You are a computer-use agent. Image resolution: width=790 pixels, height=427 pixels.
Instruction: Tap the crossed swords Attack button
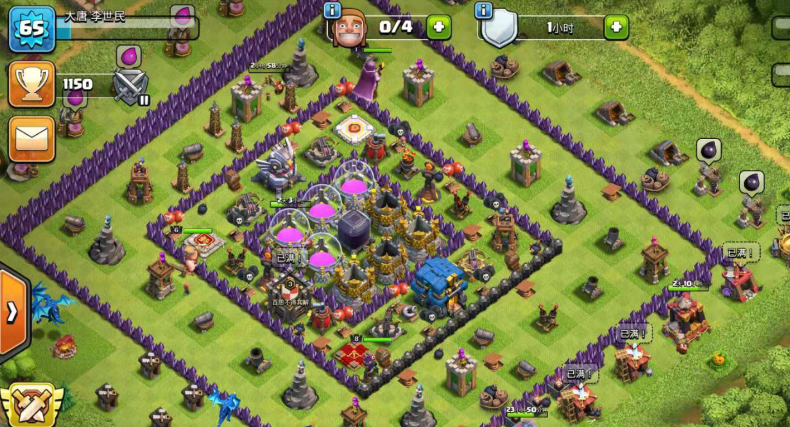(x=30, y=404)
